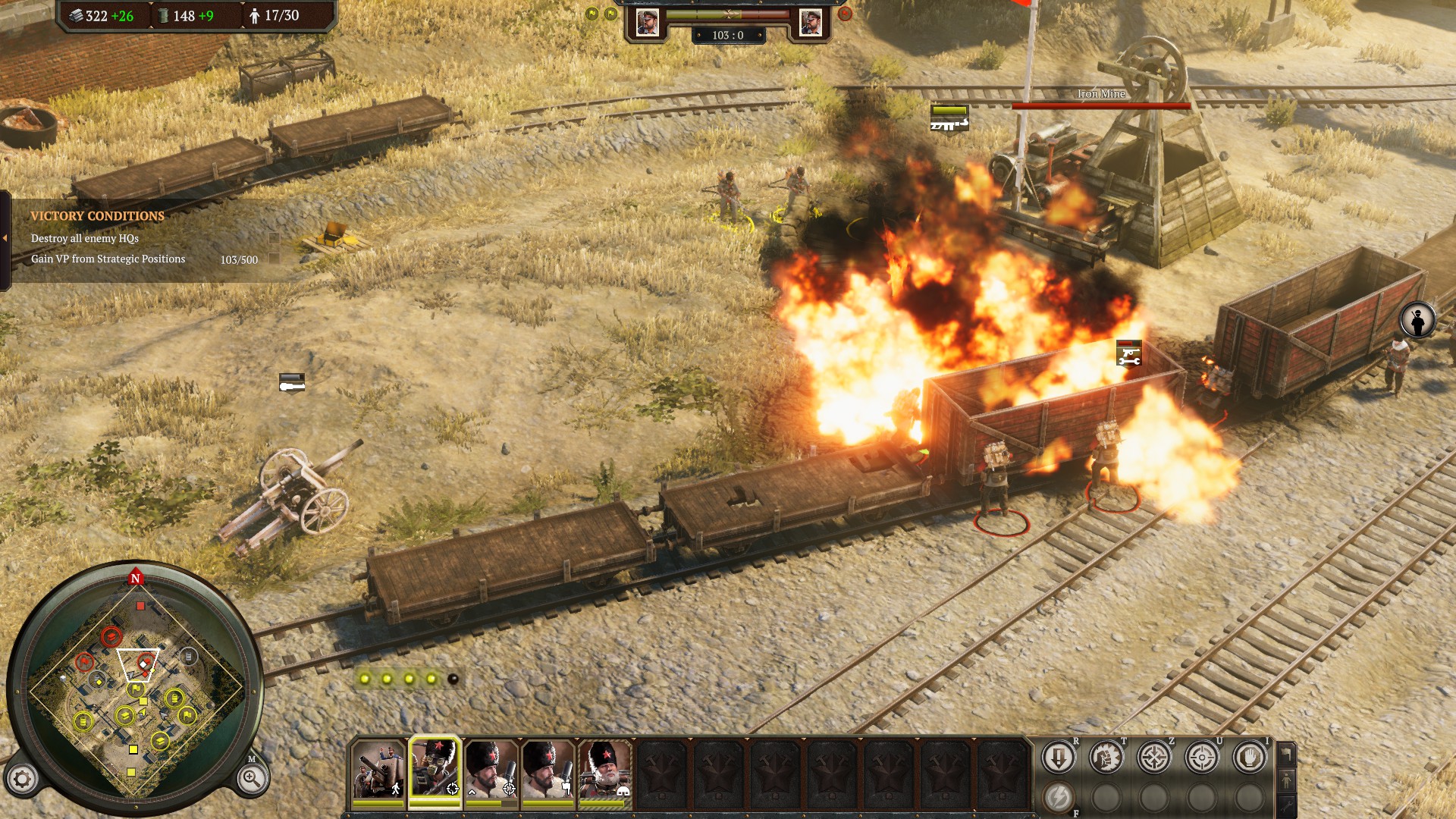Activate the stop hand command
Viewport: 1456px width, 819px height.
pyautogui.click(x=1249, y=757)
